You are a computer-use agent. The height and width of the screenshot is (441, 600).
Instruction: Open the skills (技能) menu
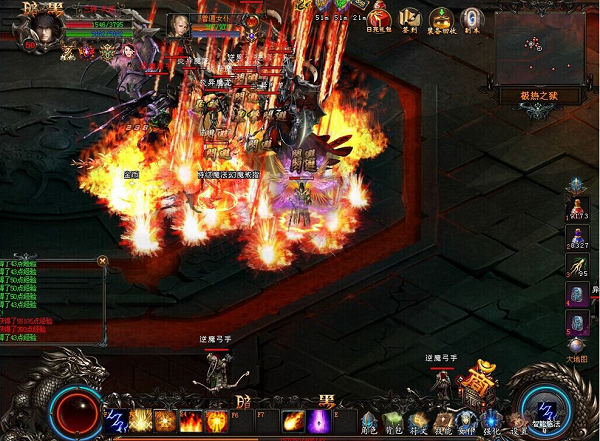tap(441, 421)
